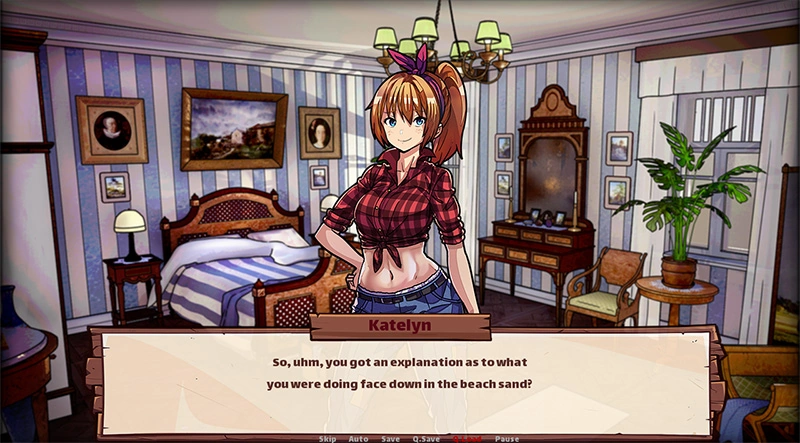The image size is (800, 443).
Task: Pause the game
Action: pyautogui.click(x=507, y=438)
